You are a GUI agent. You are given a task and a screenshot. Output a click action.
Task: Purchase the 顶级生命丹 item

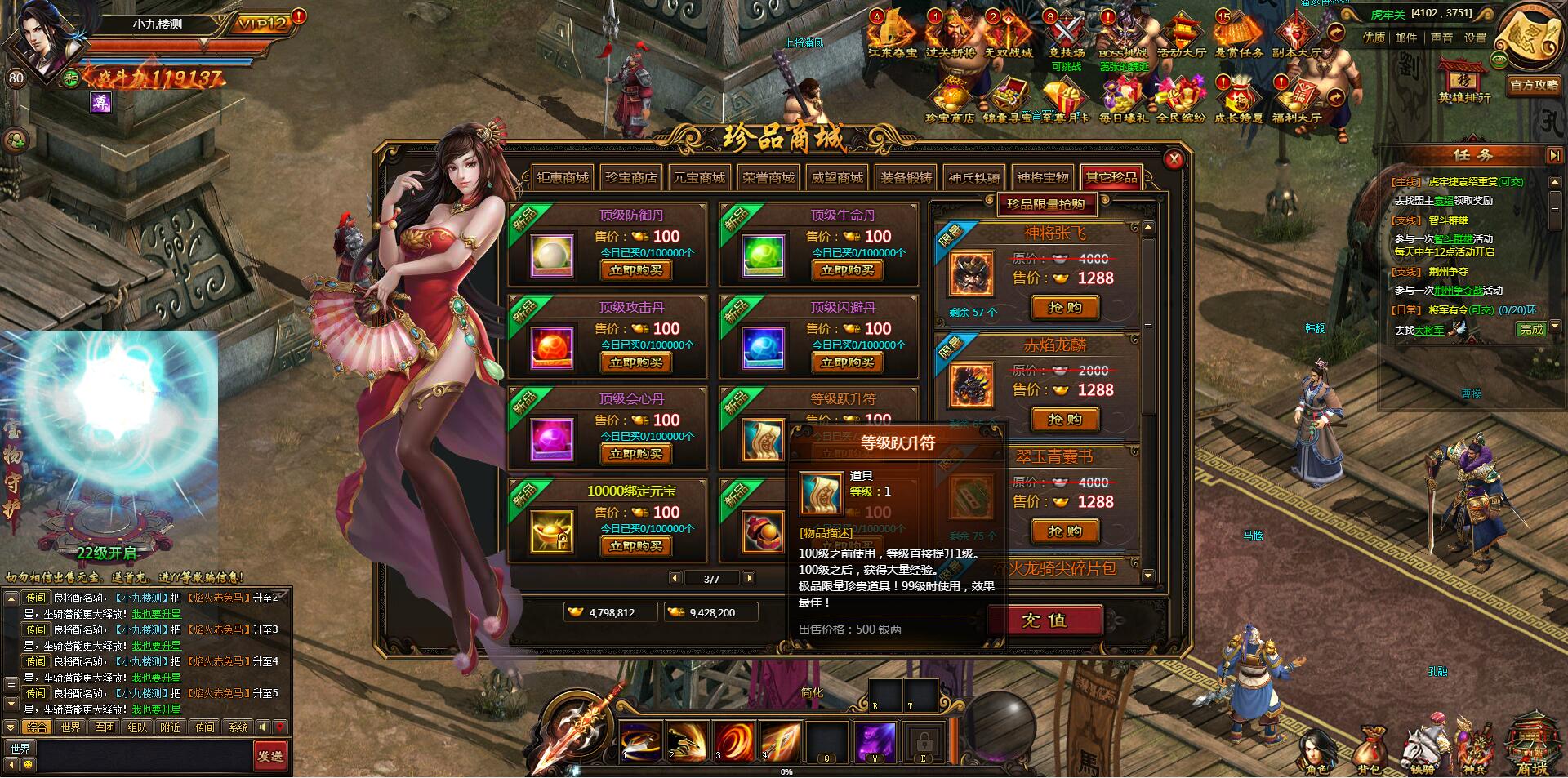point(847,270)
